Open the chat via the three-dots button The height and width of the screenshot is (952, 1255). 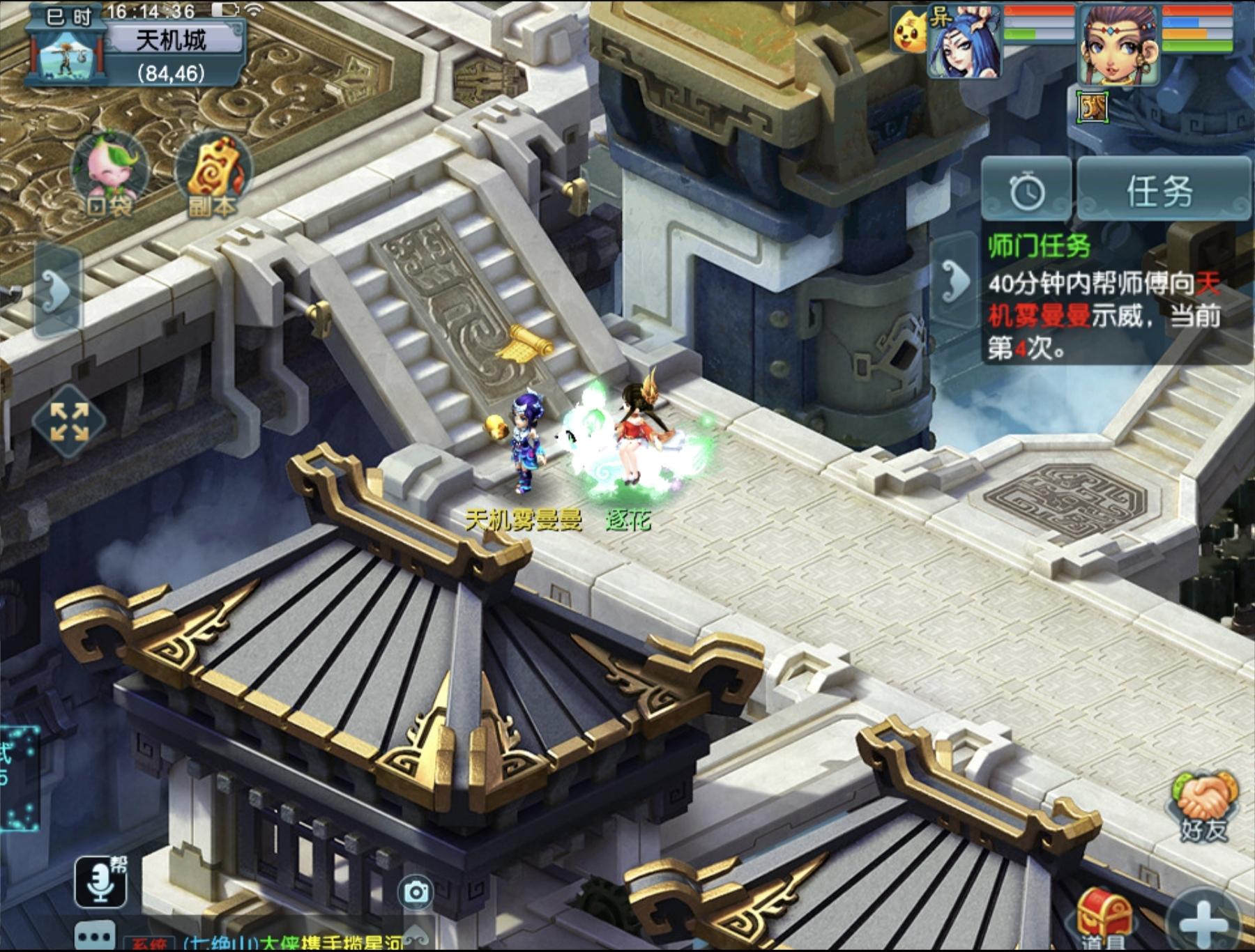tap(96, 935)
